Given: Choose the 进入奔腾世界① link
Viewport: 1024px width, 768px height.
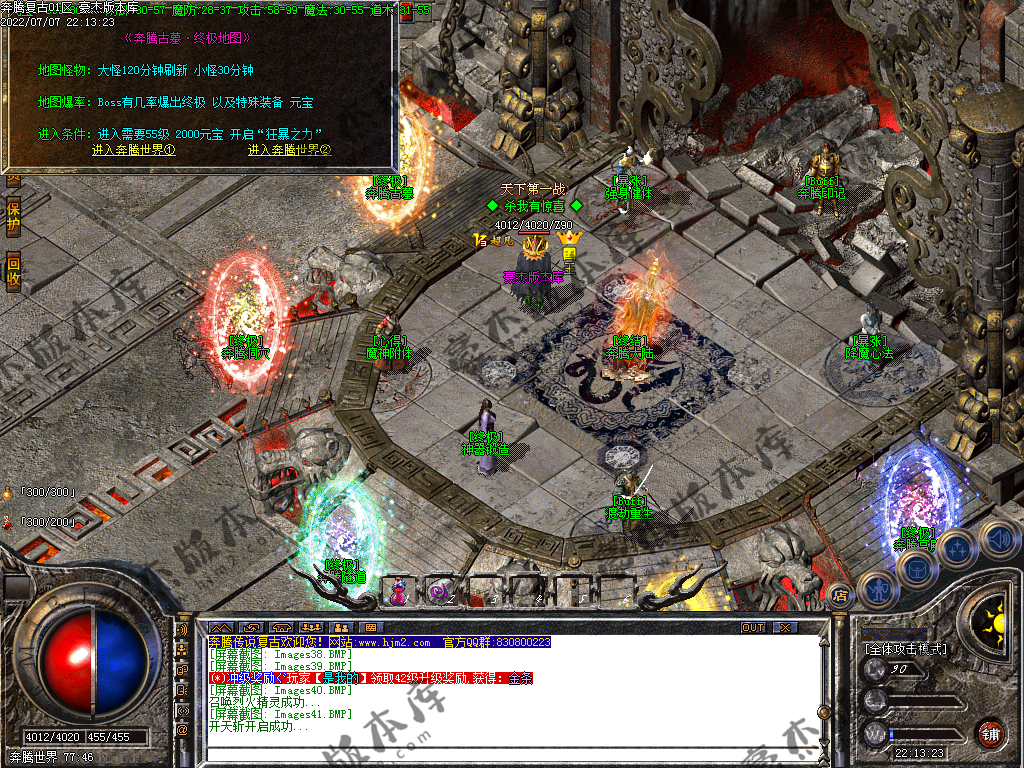Looking at the screenshot, I should (134, 150).
